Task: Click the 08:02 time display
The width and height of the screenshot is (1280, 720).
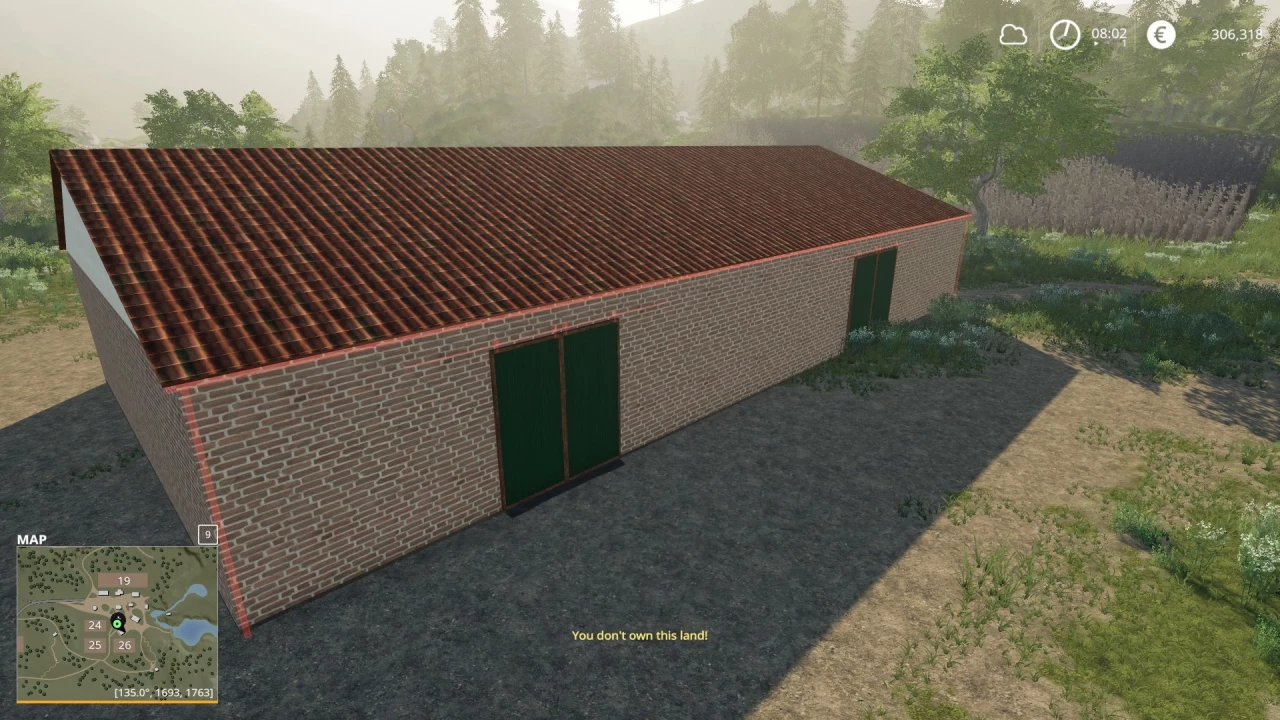Action: pos(1109,33)
